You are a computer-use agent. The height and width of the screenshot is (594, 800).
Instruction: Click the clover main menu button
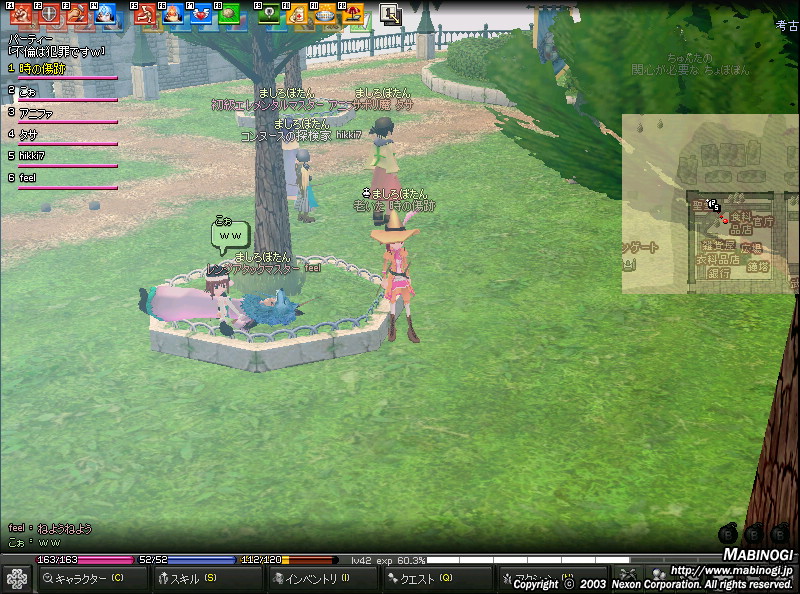17,578
